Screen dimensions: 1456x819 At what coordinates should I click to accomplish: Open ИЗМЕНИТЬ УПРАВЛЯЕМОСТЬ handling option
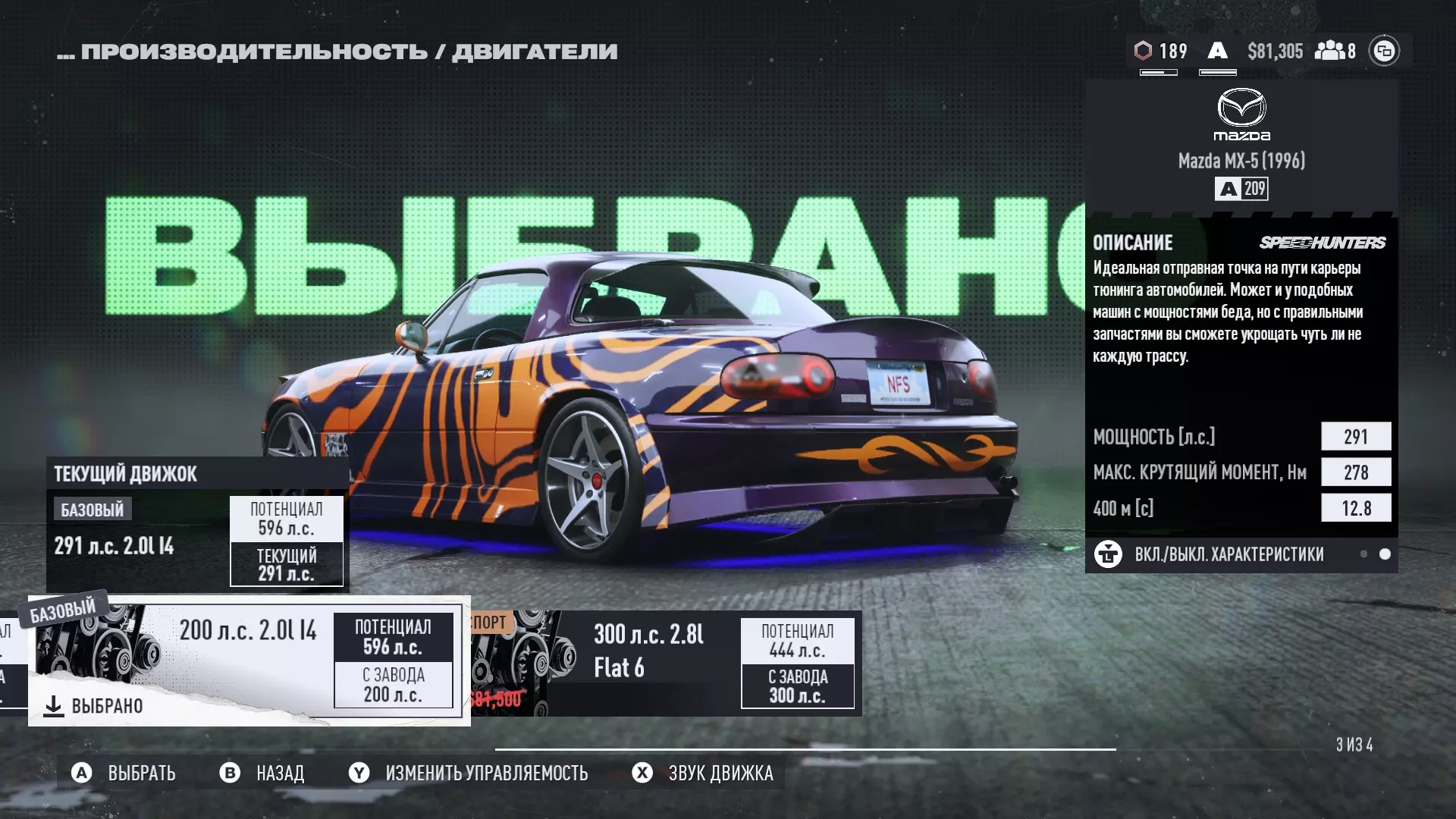click(469, 773)
